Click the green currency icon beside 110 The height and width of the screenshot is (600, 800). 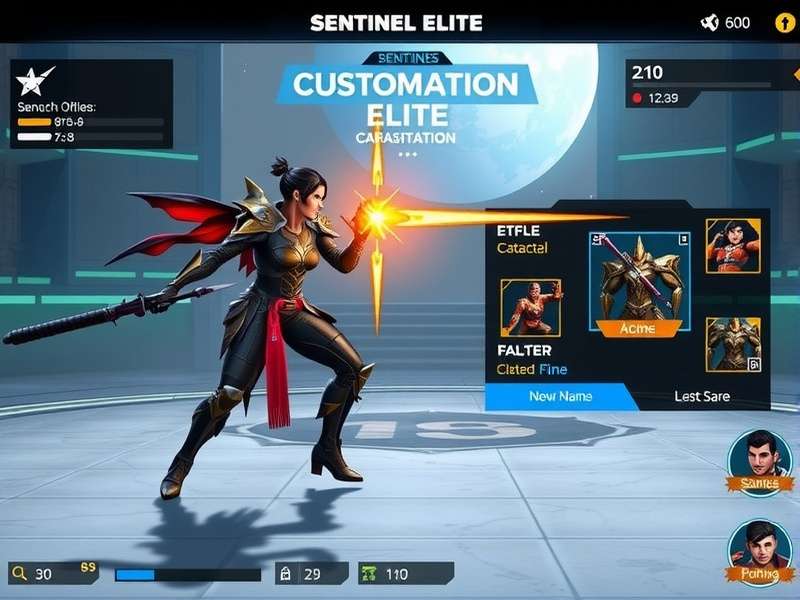[x=369, y=574]
